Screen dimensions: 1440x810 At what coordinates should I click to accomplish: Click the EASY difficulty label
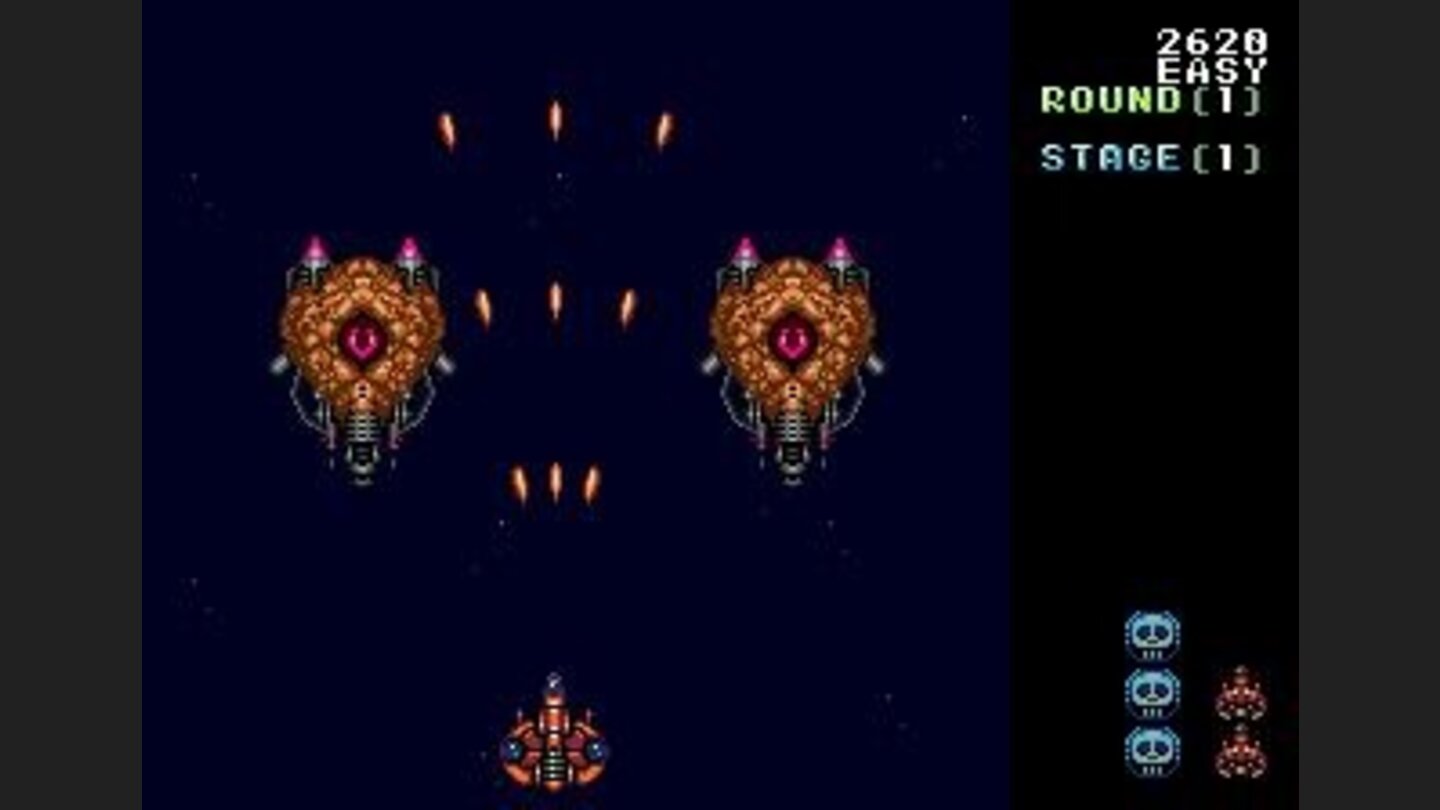pyautogui.click(x=1211, y=70)
